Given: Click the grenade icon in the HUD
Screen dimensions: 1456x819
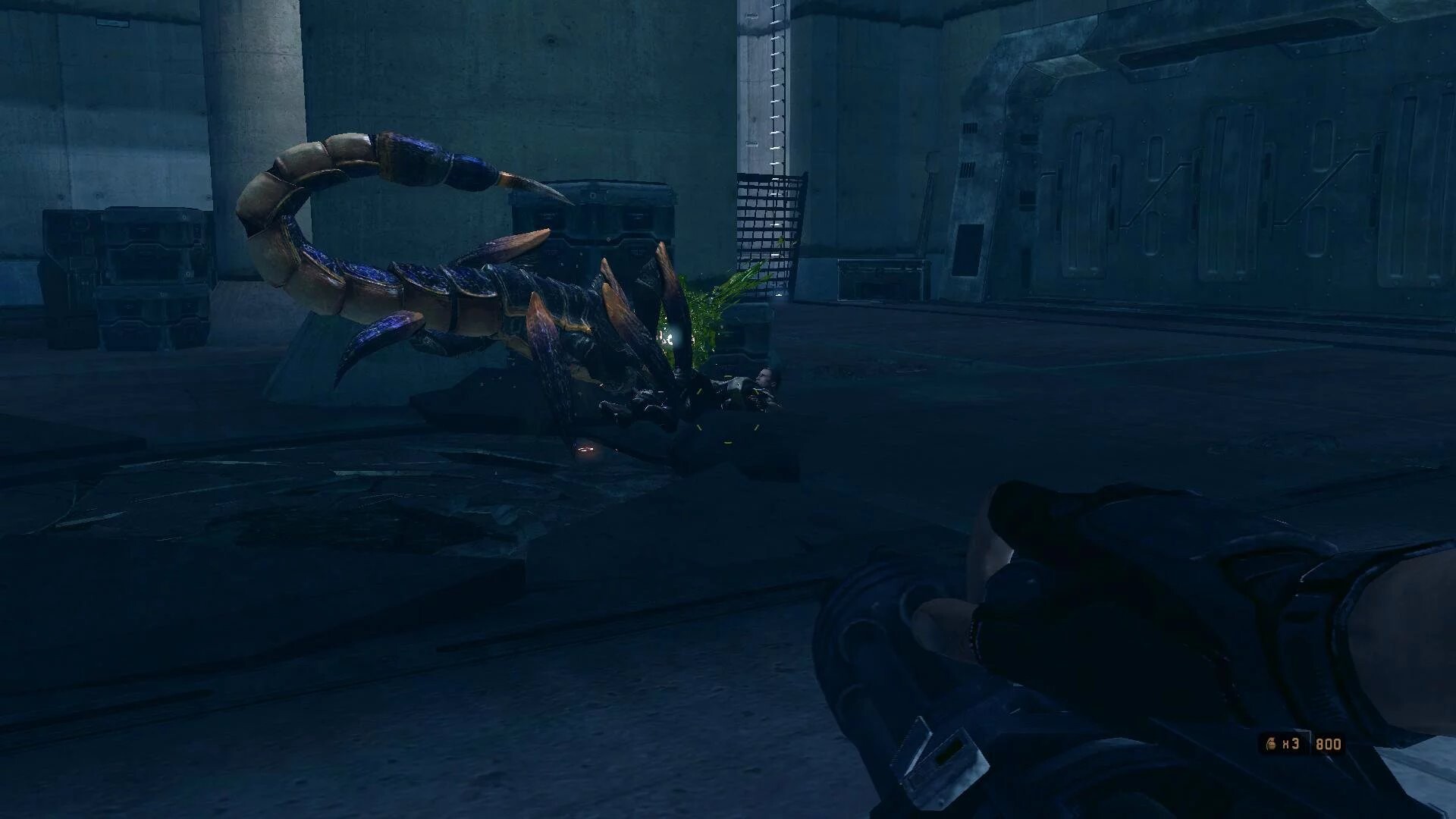Looking at the screenshot, I should 1269,744.
